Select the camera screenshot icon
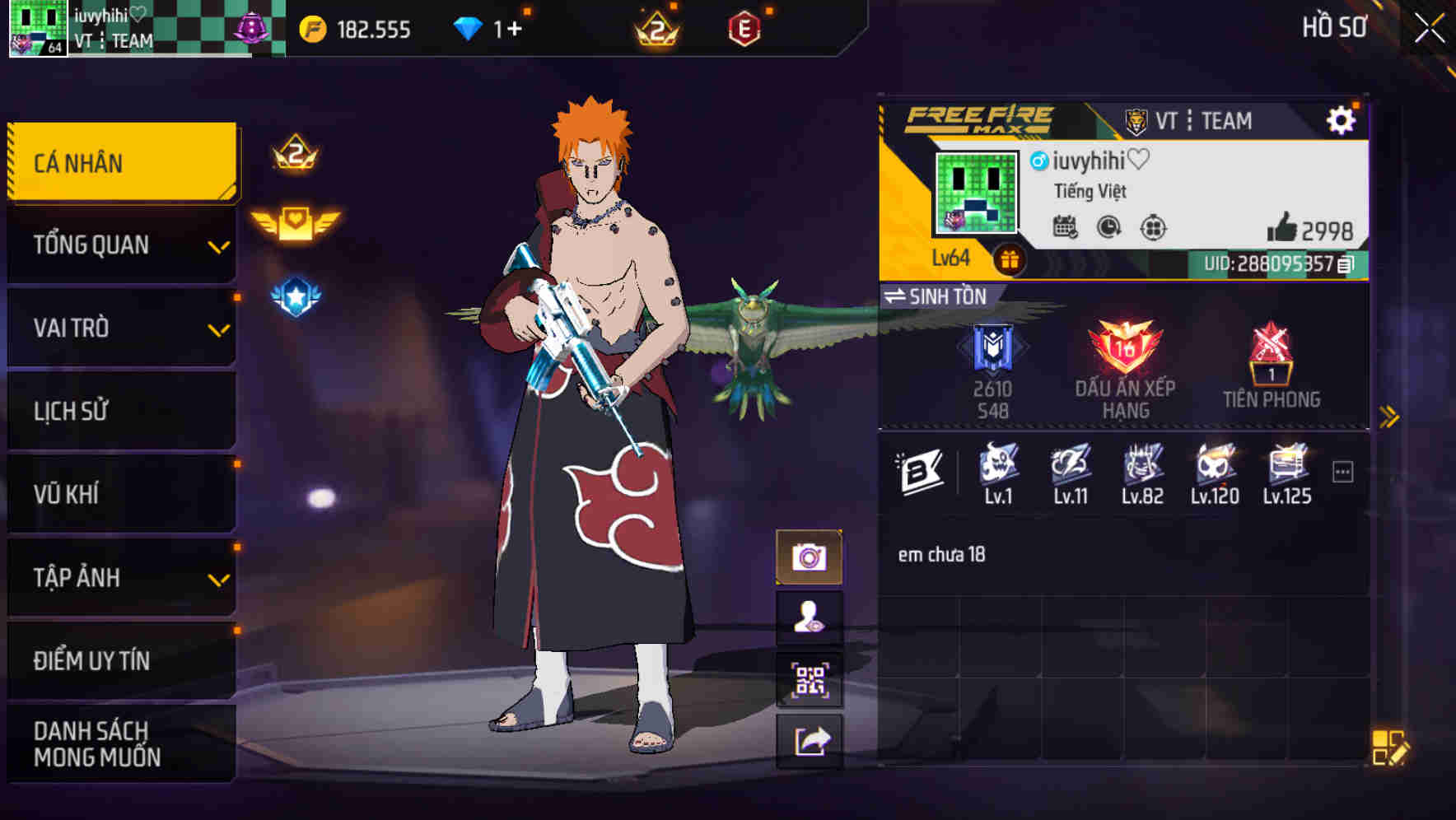Viewport: 1456px width, 820px height. pos(810,556)
